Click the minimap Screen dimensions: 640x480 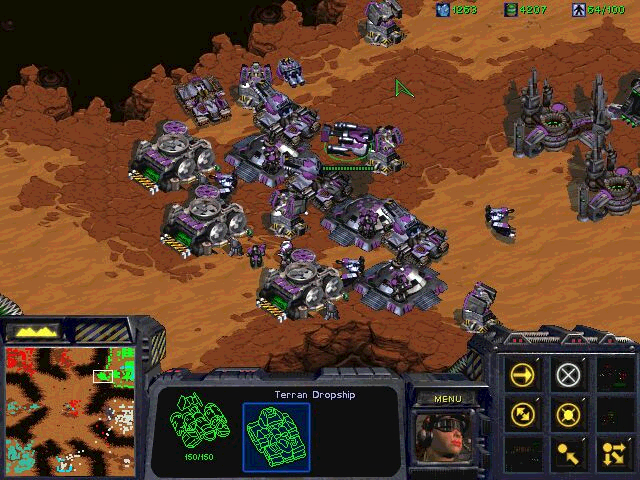click(x=68, y=408)
